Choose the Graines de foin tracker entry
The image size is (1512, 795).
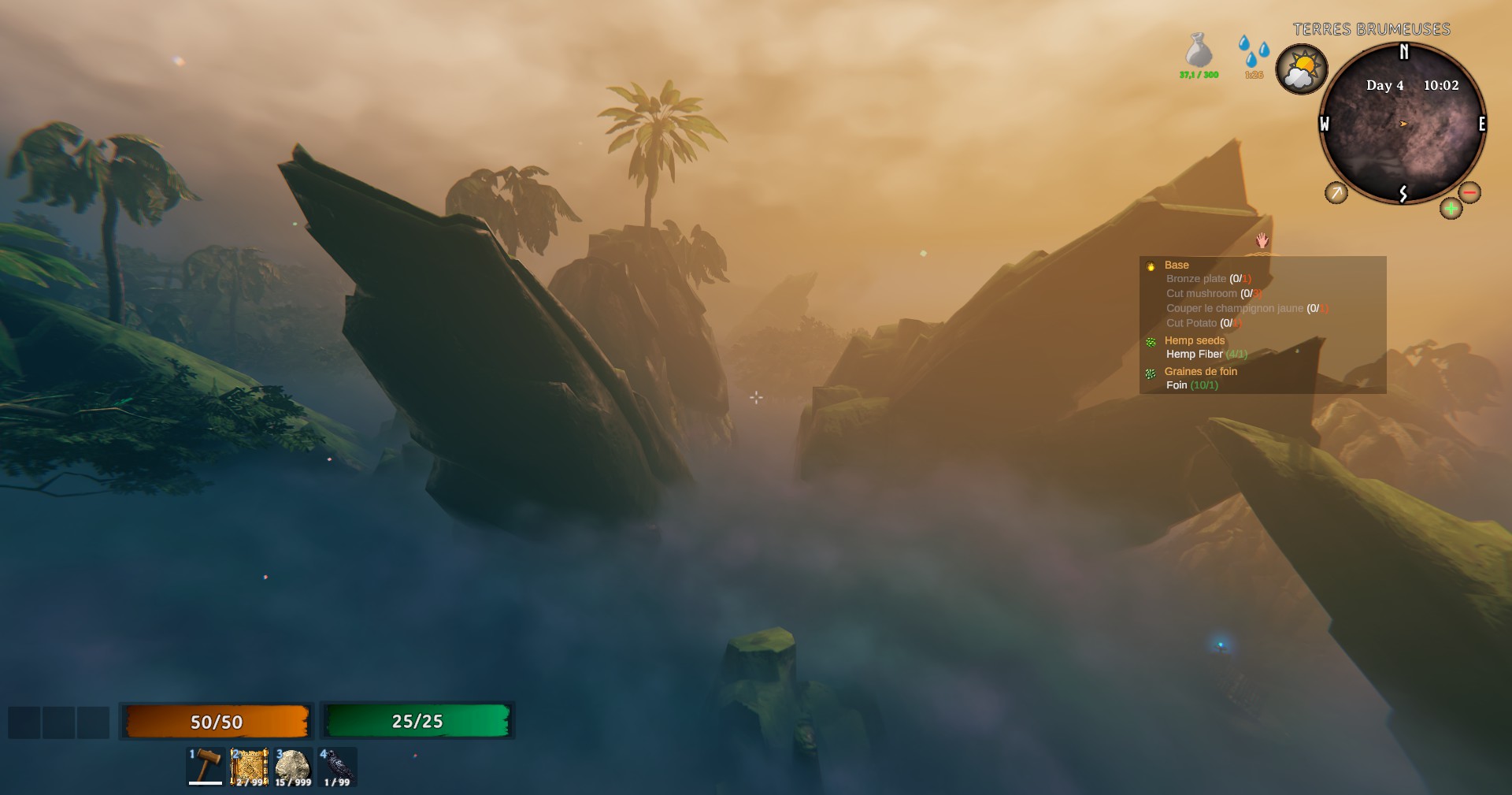[x=1200, y=371]
